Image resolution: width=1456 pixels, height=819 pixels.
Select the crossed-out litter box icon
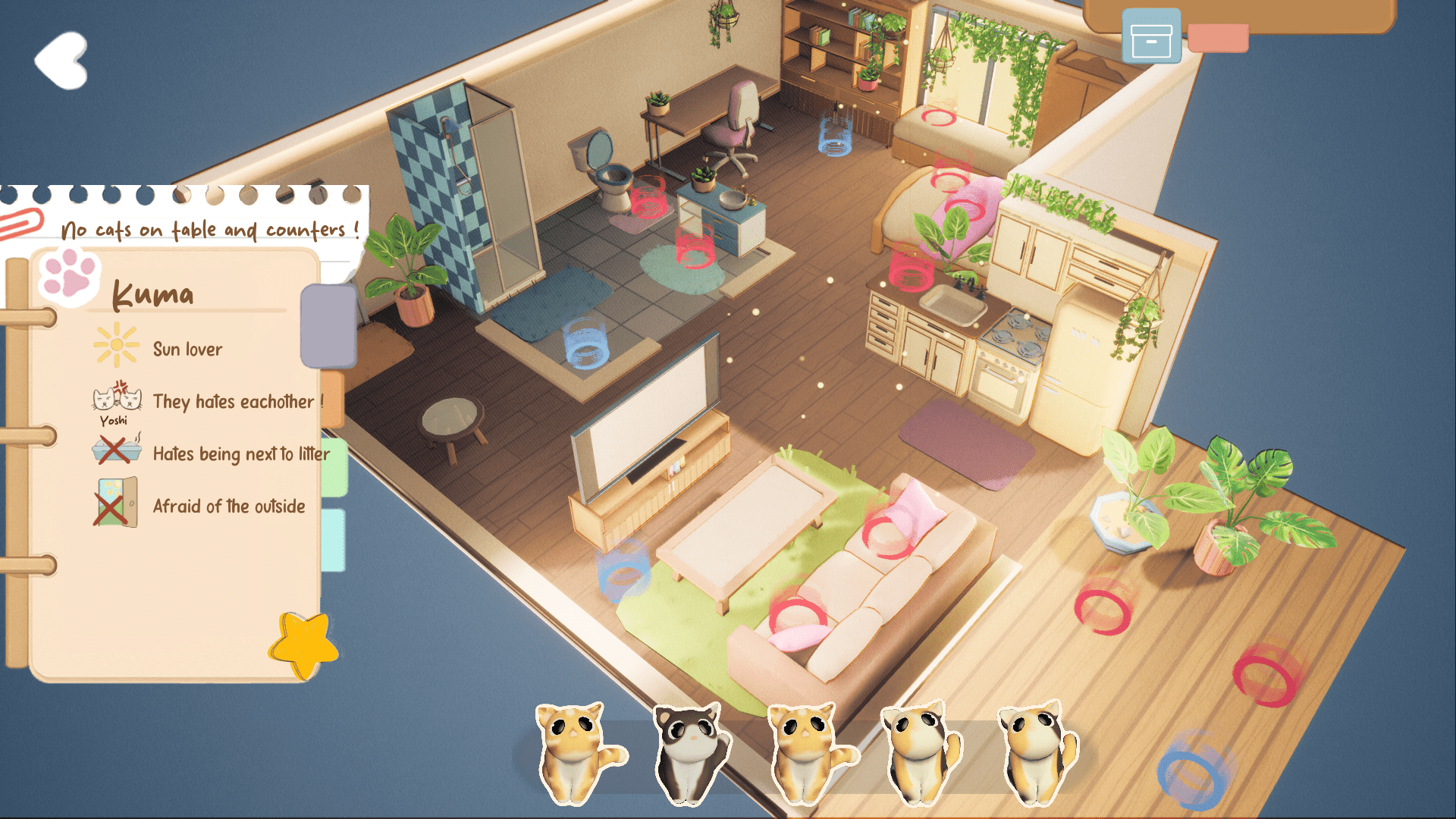click(116, 450)
